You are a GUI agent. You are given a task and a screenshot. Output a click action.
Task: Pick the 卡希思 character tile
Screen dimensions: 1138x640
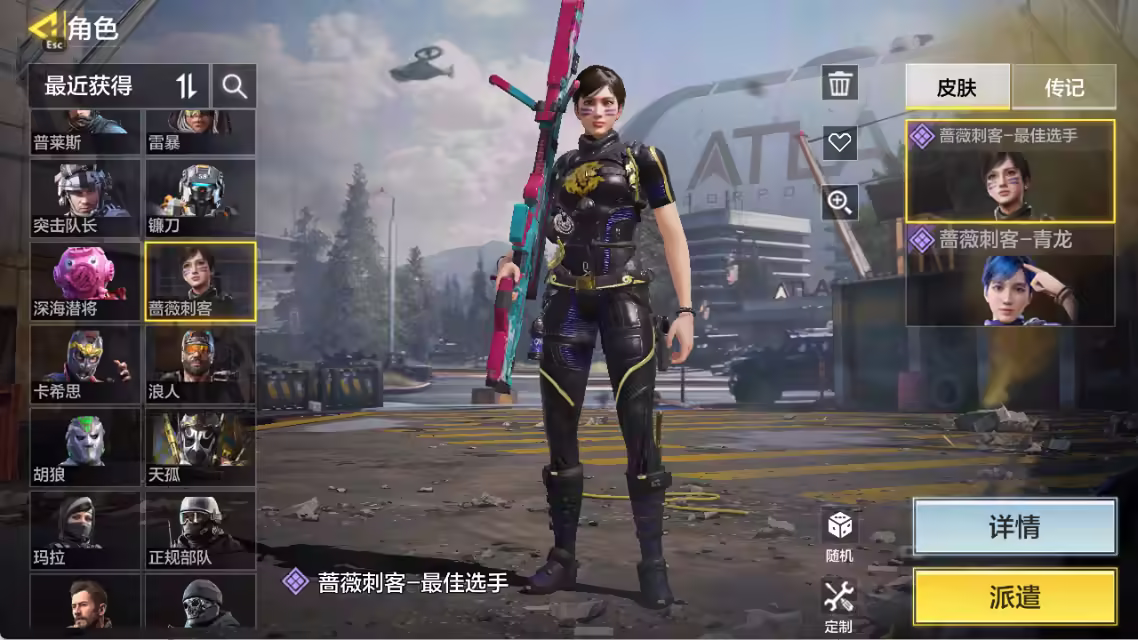[x=85, y=364]
